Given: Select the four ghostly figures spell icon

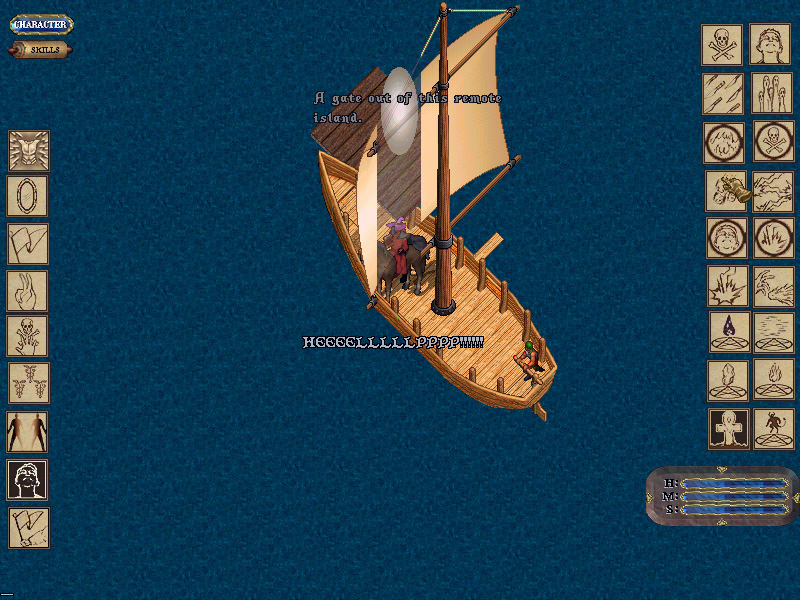Looking at the screenshot, I should (773, 93).
